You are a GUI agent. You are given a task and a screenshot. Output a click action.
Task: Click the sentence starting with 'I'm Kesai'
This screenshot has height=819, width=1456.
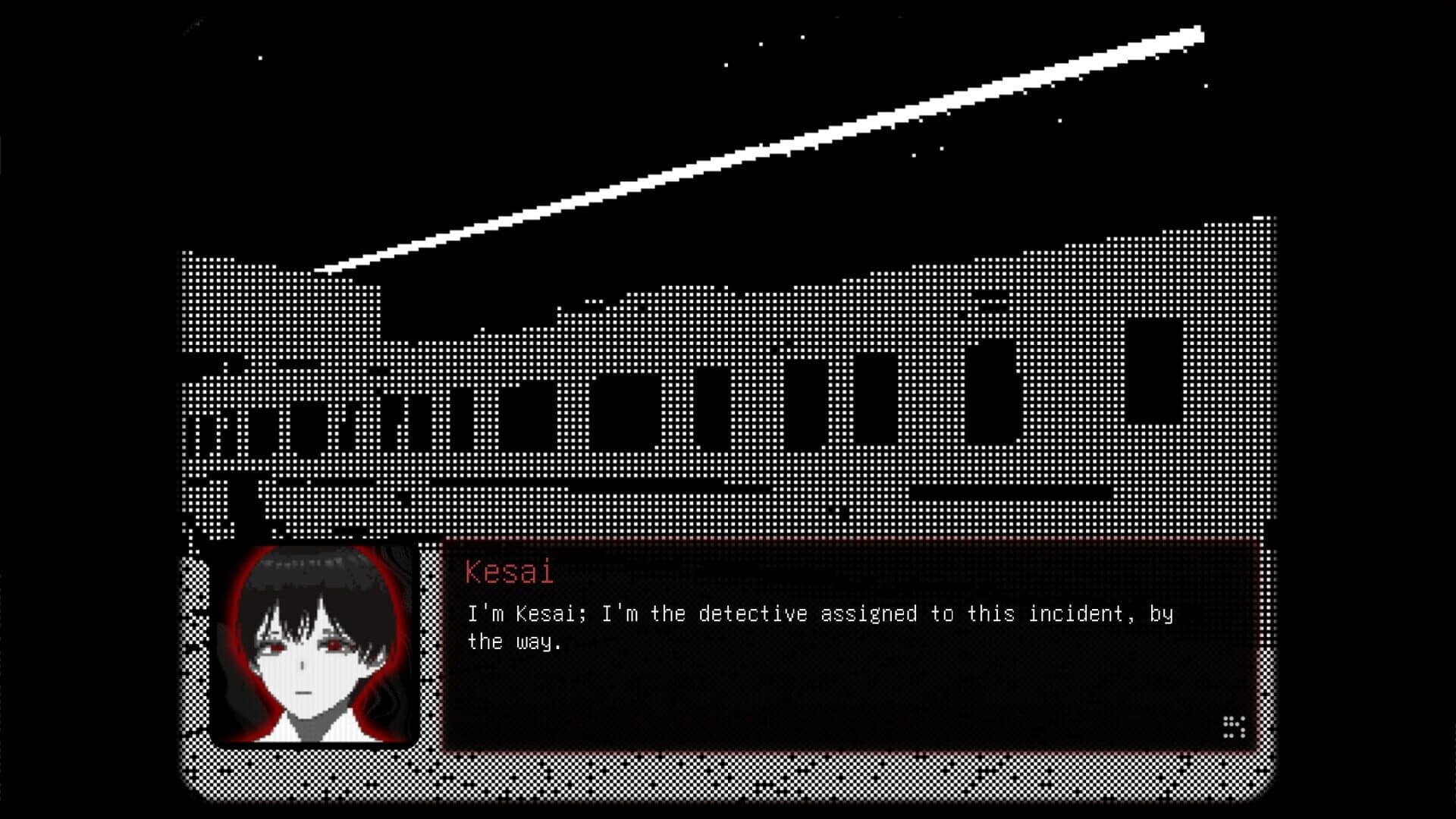819,614
